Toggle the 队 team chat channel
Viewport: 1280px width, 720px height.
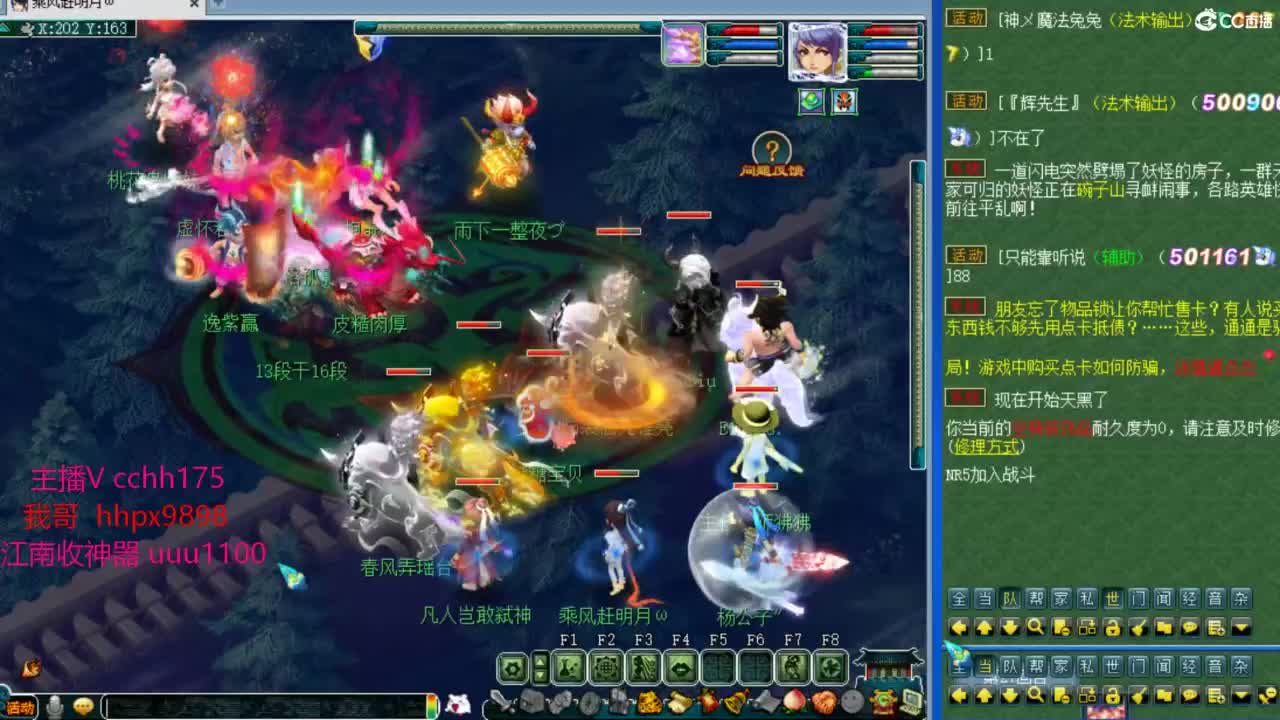(1009, 599)
